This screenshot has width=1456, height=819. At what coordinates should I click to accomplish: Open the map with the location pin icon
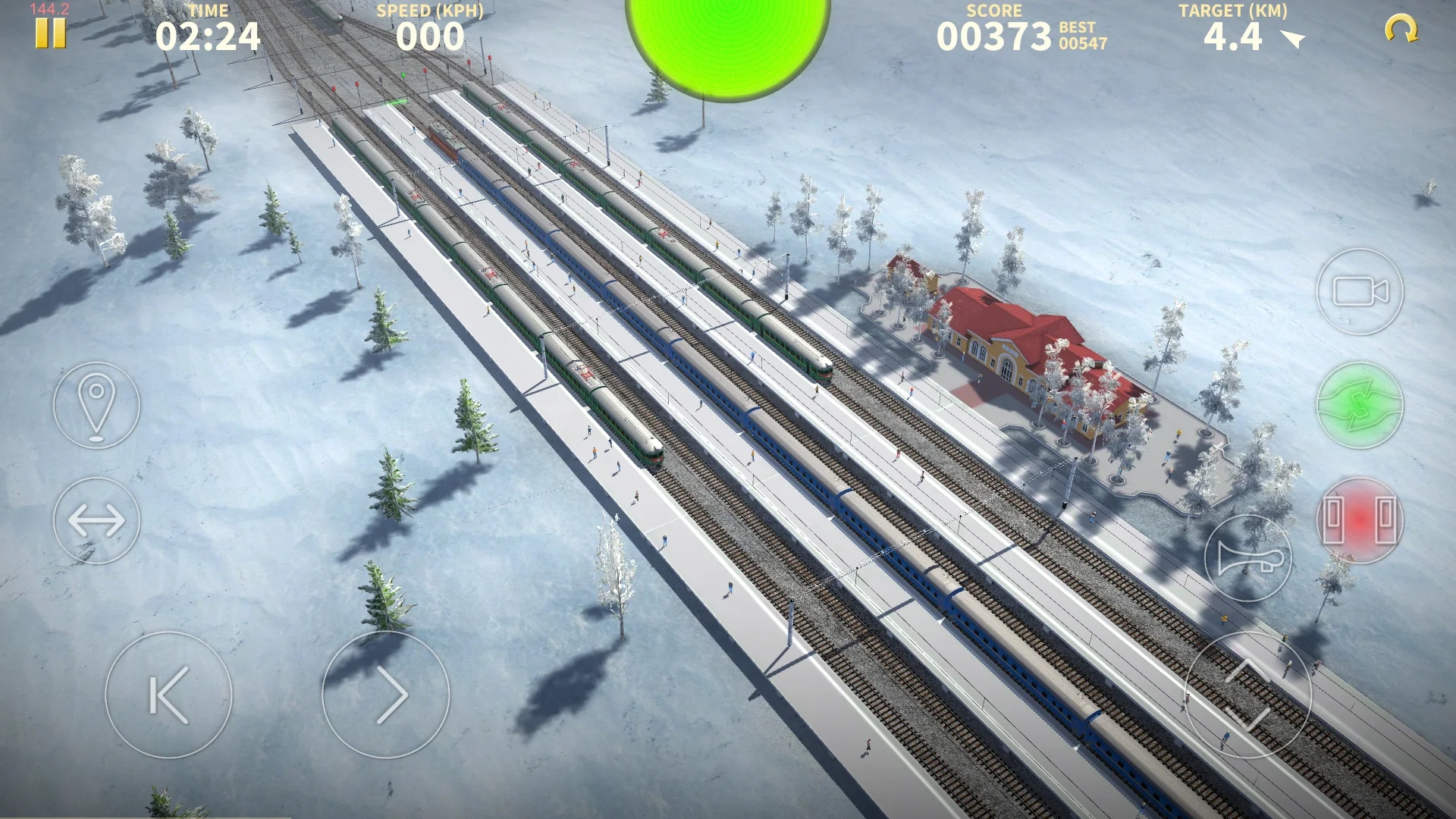(x=96, y=406)
